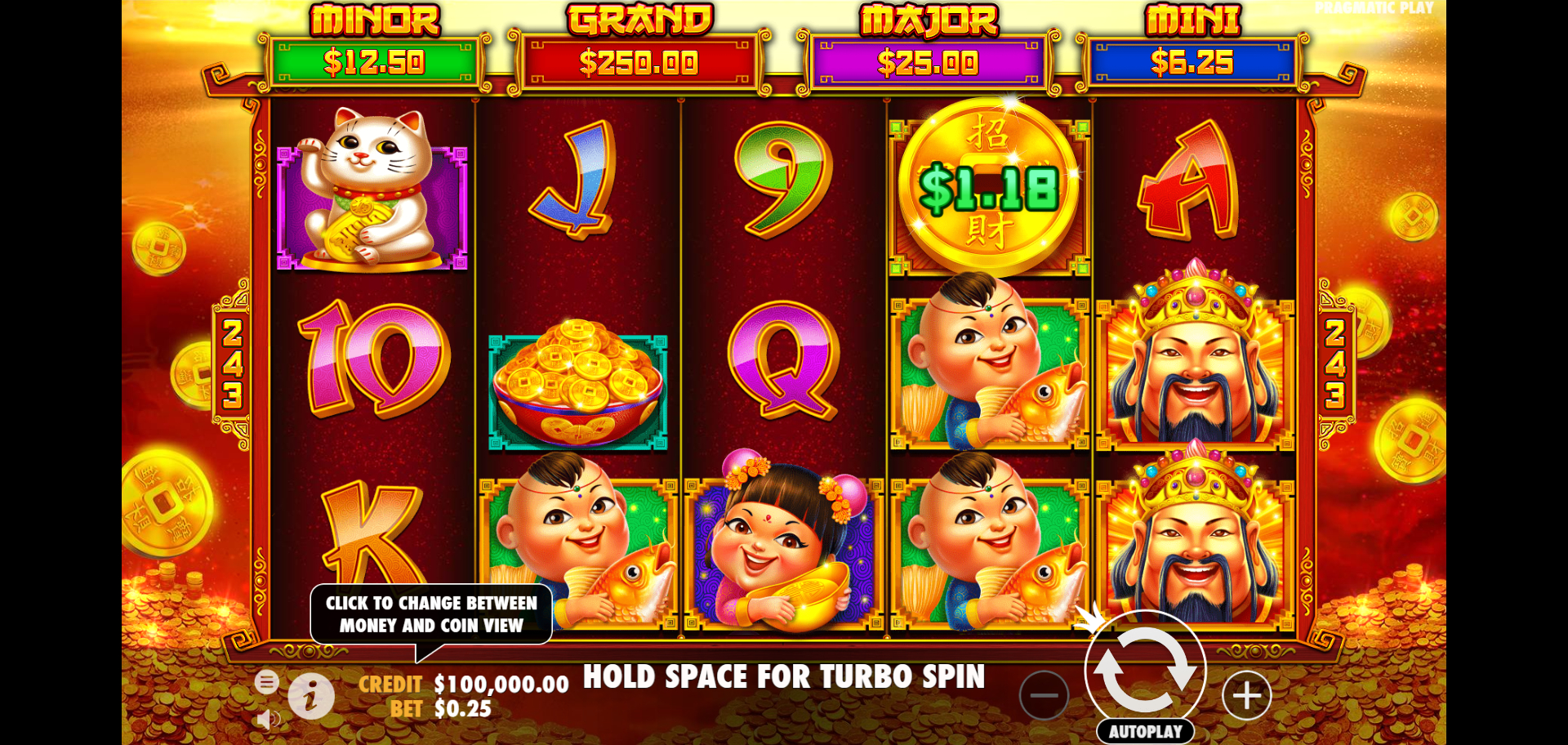Open the Autoplay options
The width and height of the screenshot is (1568, 745).
click(1145, 732)
